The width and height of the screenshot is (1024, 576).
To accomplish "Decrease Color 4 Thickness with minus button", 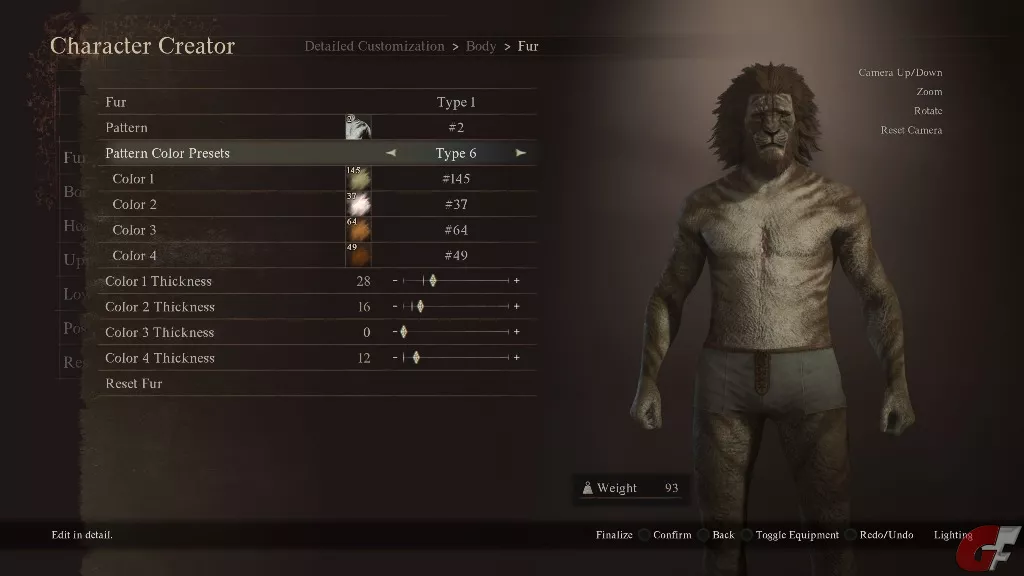I will pyautogui.click(x=395, y=358).
